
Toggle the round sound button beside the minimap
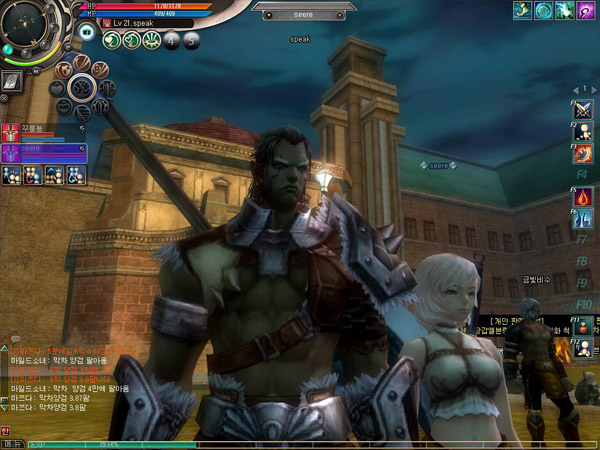[x=87, y=33]
